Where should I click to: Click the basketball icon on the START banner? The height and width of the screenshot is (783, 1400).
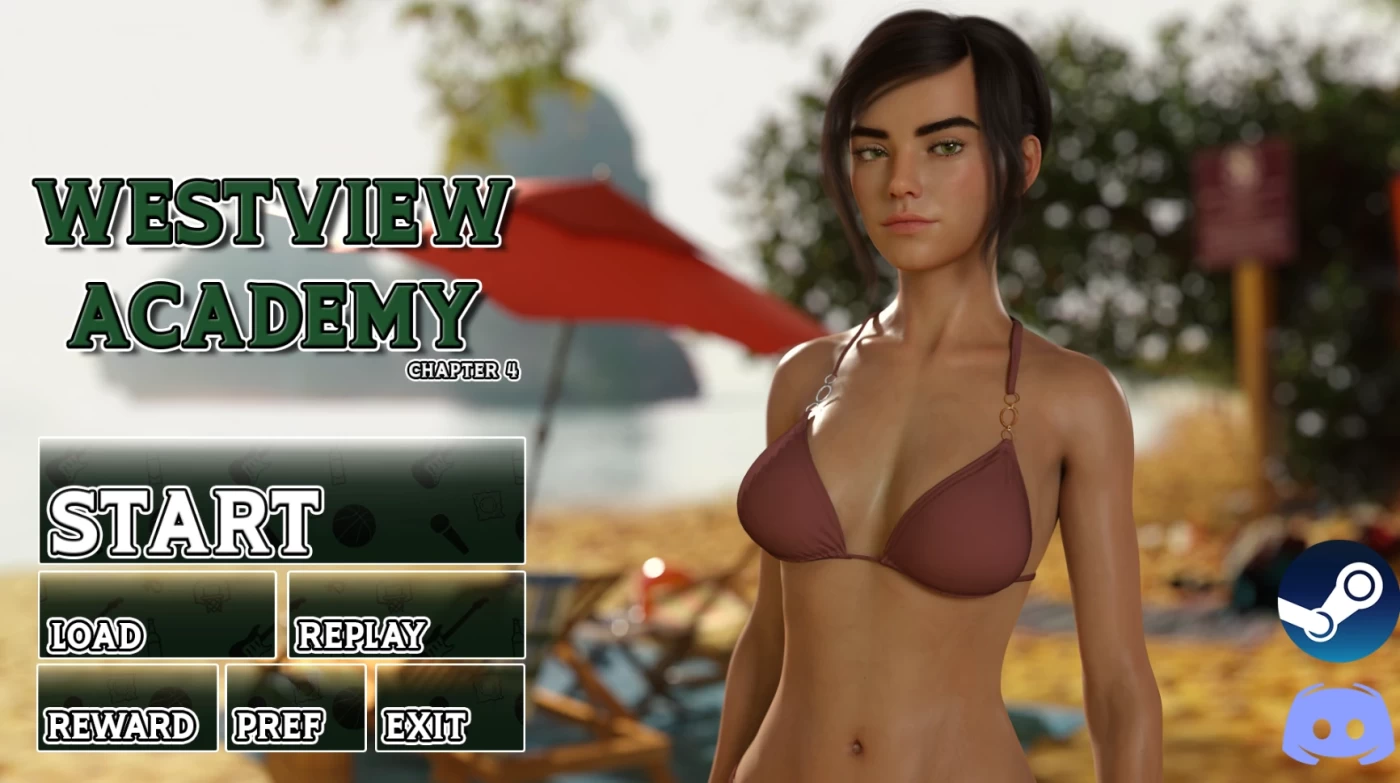pyautogui.click(x=354, y=524)
